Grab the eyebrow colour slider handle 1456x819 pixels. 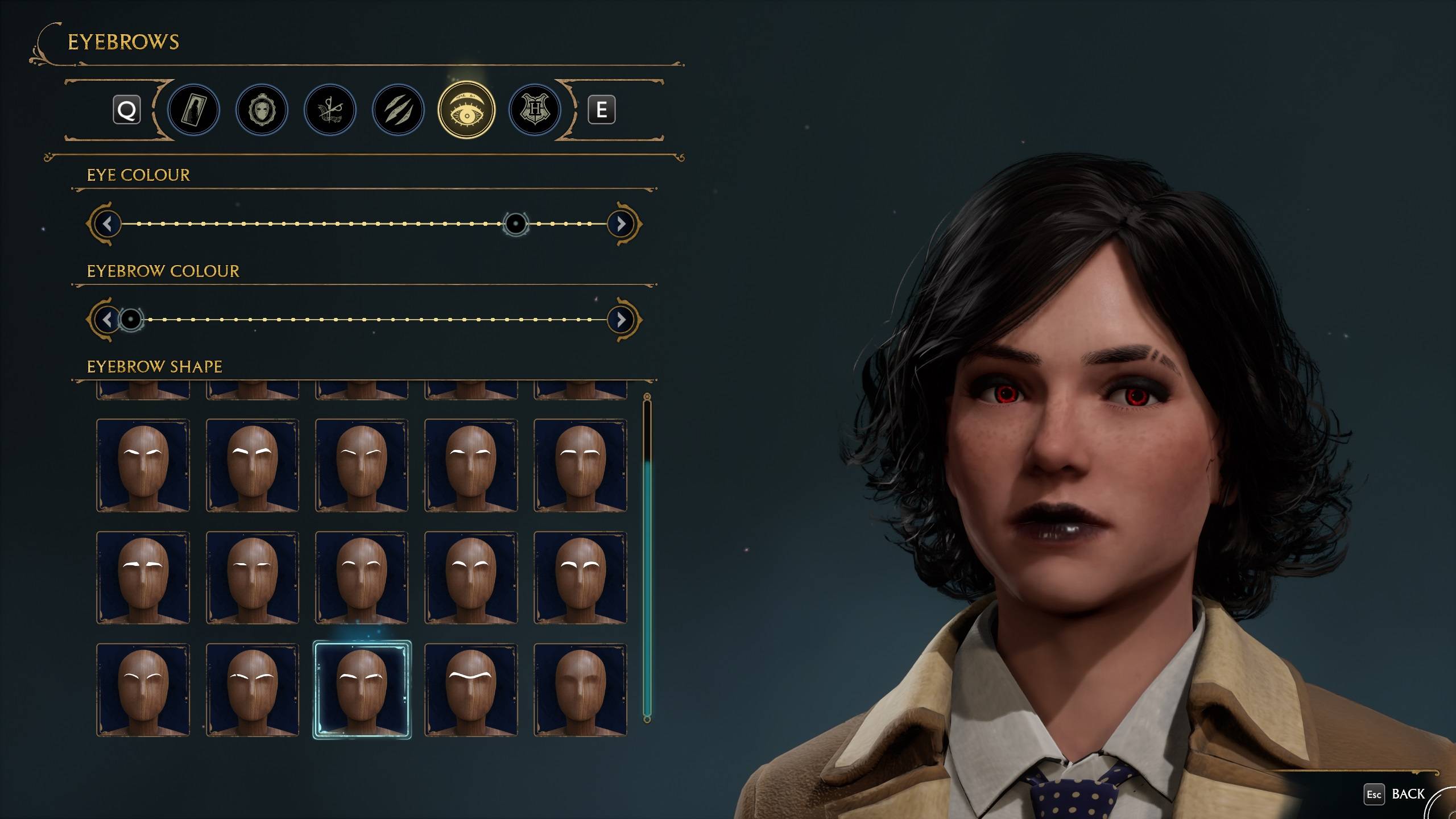coord(131,320)
